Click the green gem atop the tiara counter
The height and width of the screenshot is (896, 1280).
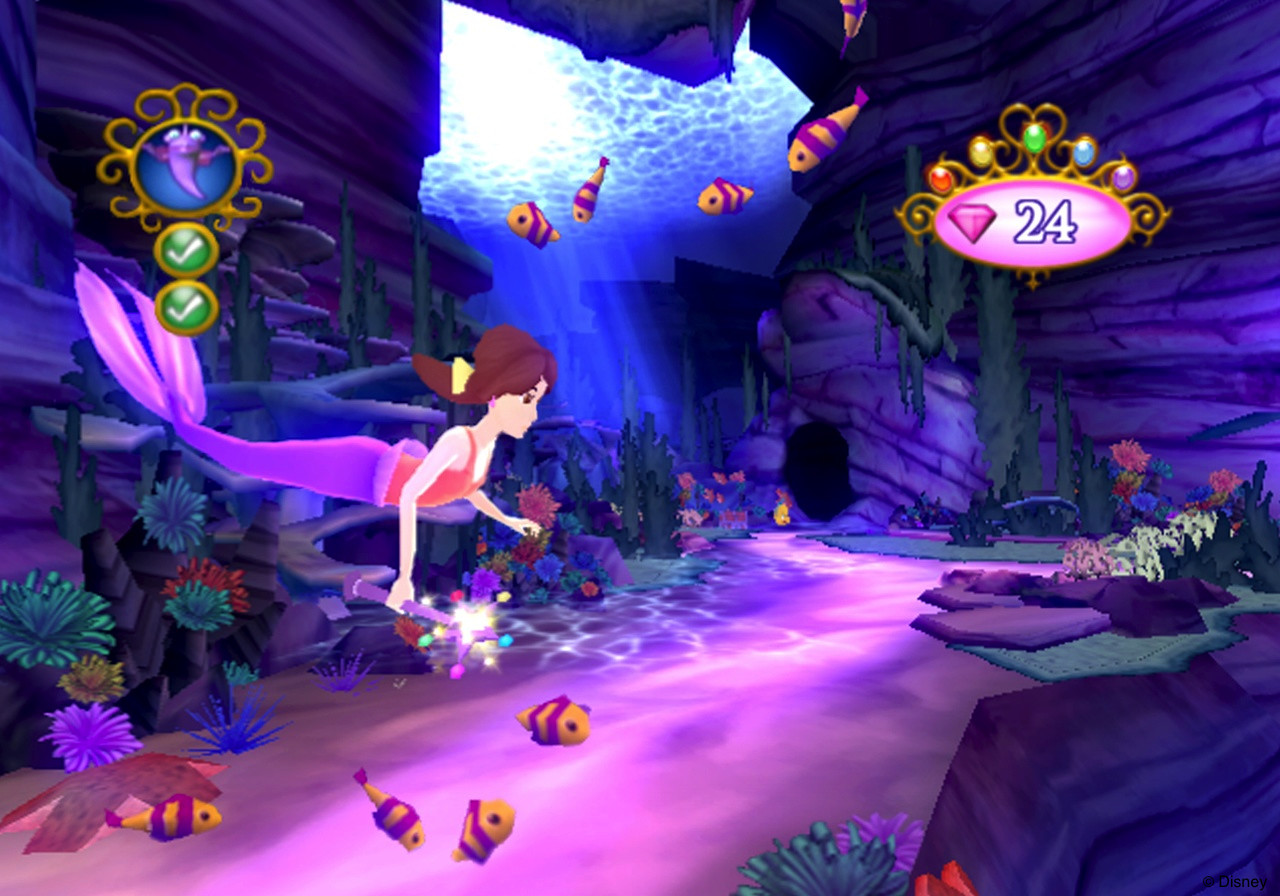pyautogui.click(x=1035, y=139)
